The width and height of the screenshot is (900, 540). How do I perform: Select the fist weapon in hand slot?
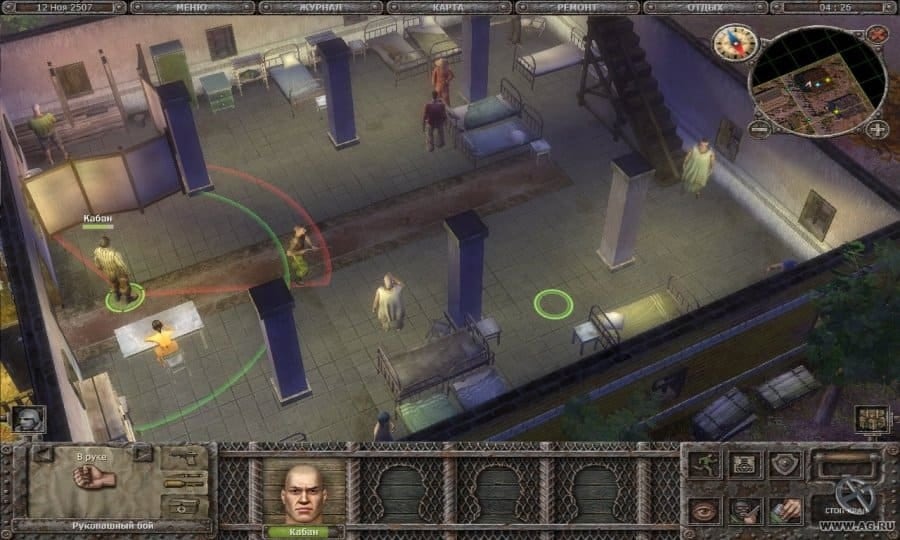[95, 480]
